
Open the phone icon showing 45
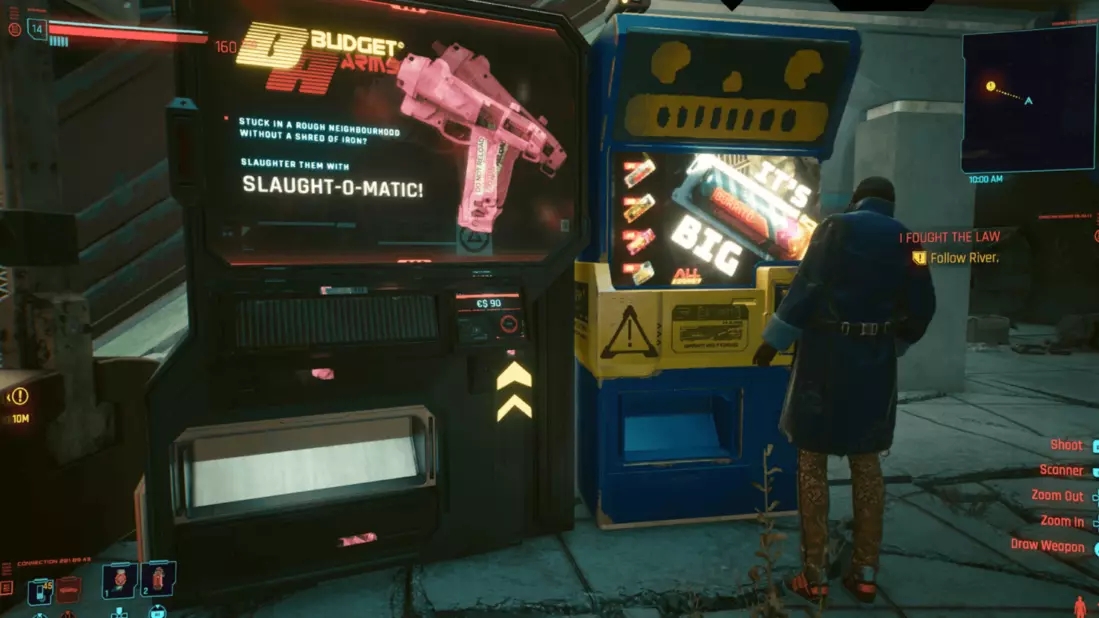(41, 590)
